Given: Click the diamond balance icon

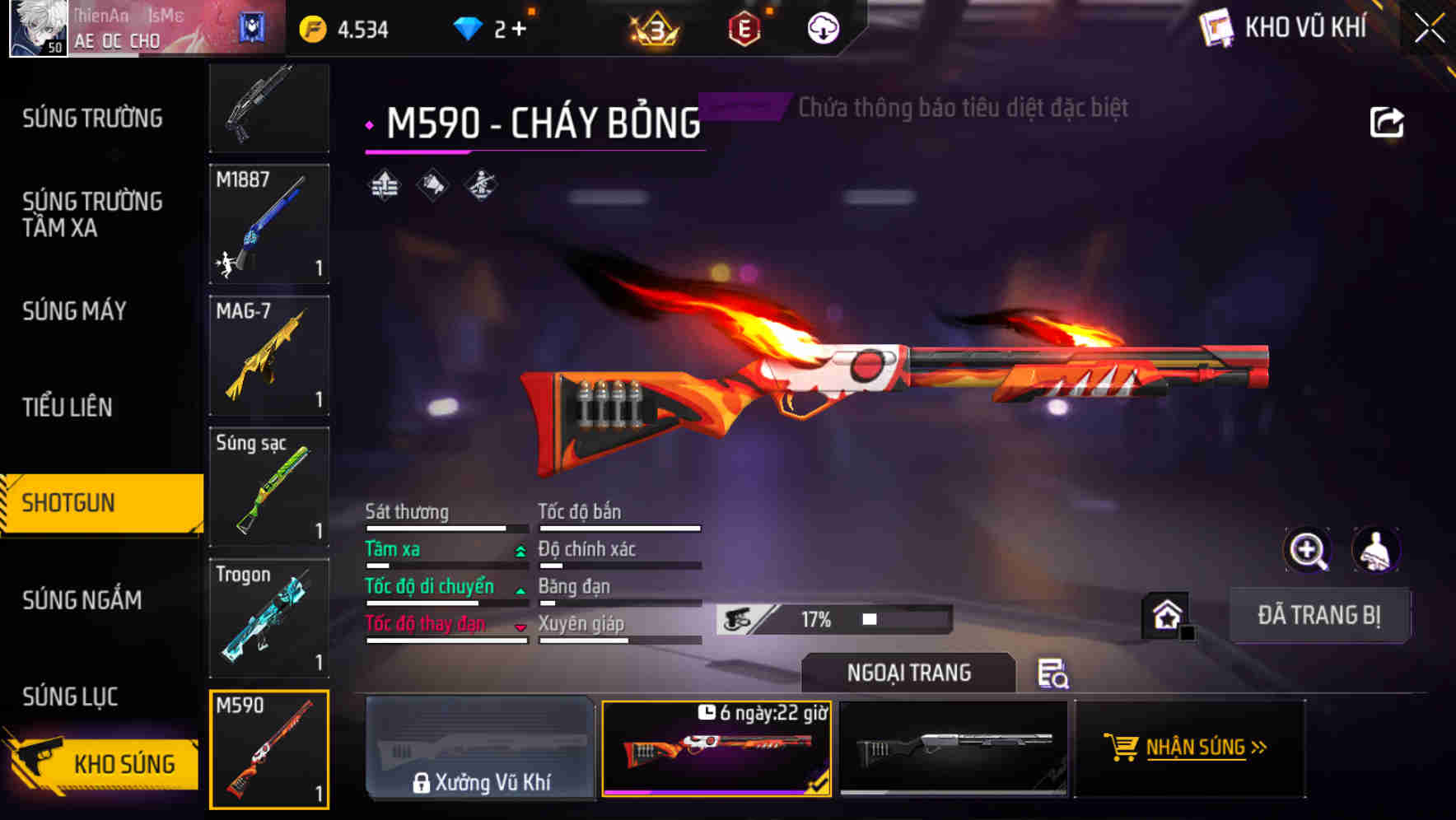Looking at the screenshot, I should [468, 27].
